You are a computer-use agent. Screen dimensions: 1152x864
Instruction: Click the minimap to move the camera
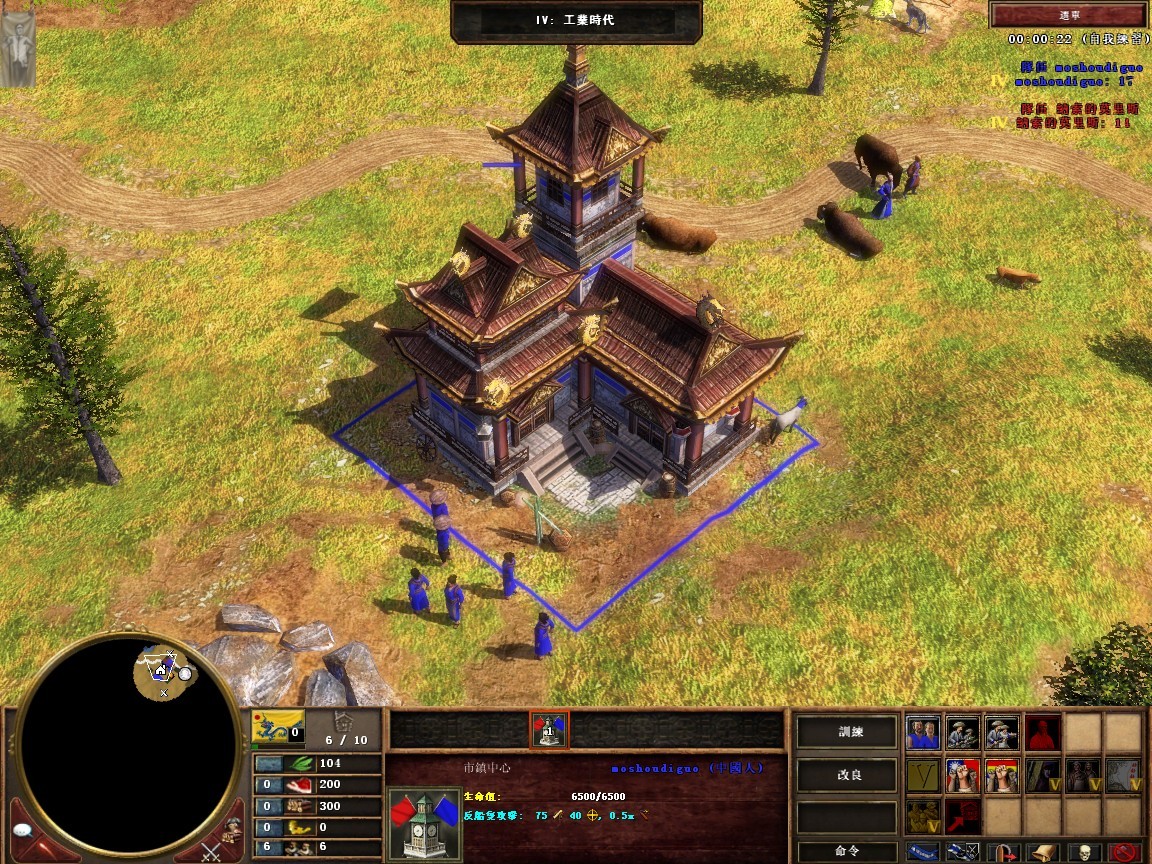(x=128, y=746)
